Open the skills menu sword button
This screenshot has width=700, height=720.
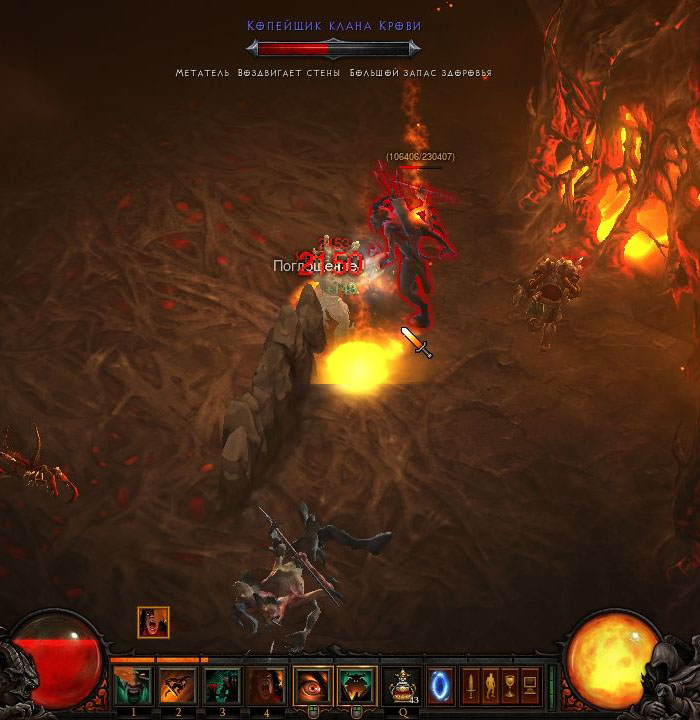tap(470, 687)
